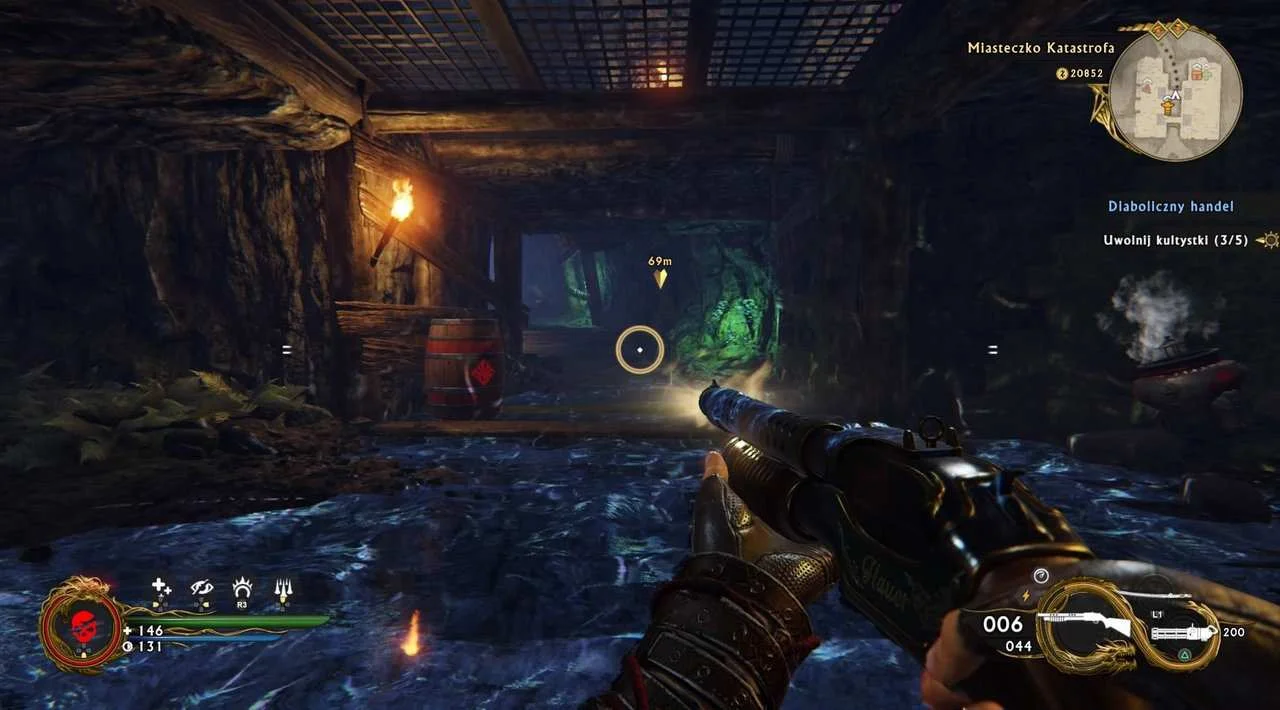The image size is (1280, 710).
Task: Activate the healing double-plus ability icon
Action: (x=161, y=588)
